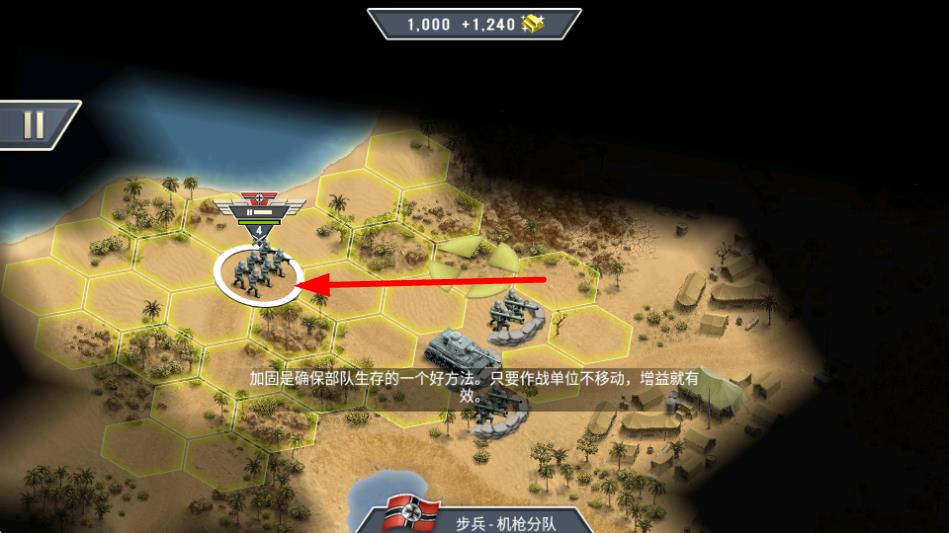Viewport: 949px width, 533px height.
Task: Select the grey tank unit
Action: pyautogui.click(x=461, y=353)
